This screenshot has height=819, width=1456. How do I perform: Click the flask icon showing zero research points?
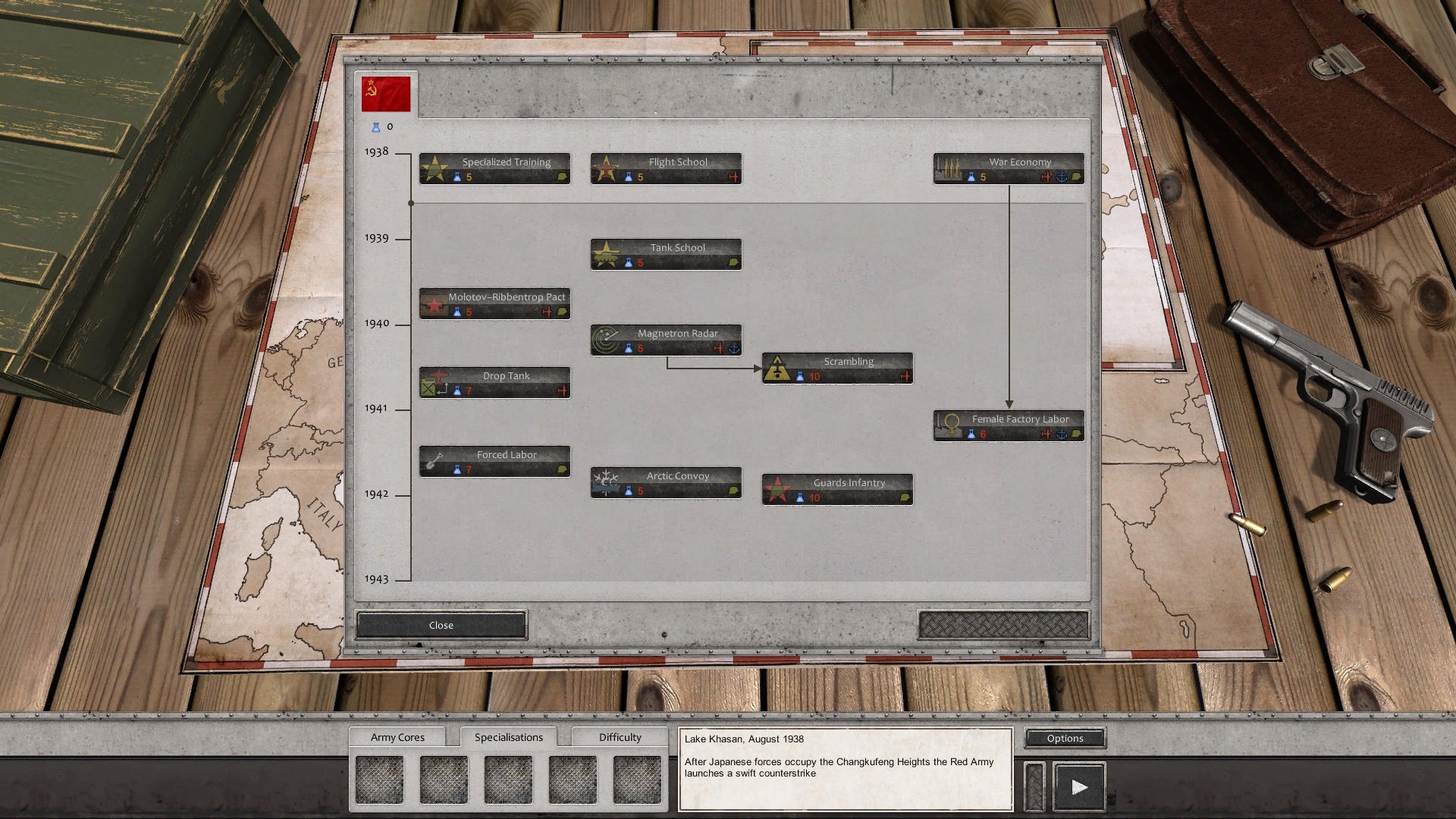pyautogui.click(x=376, y=127)
